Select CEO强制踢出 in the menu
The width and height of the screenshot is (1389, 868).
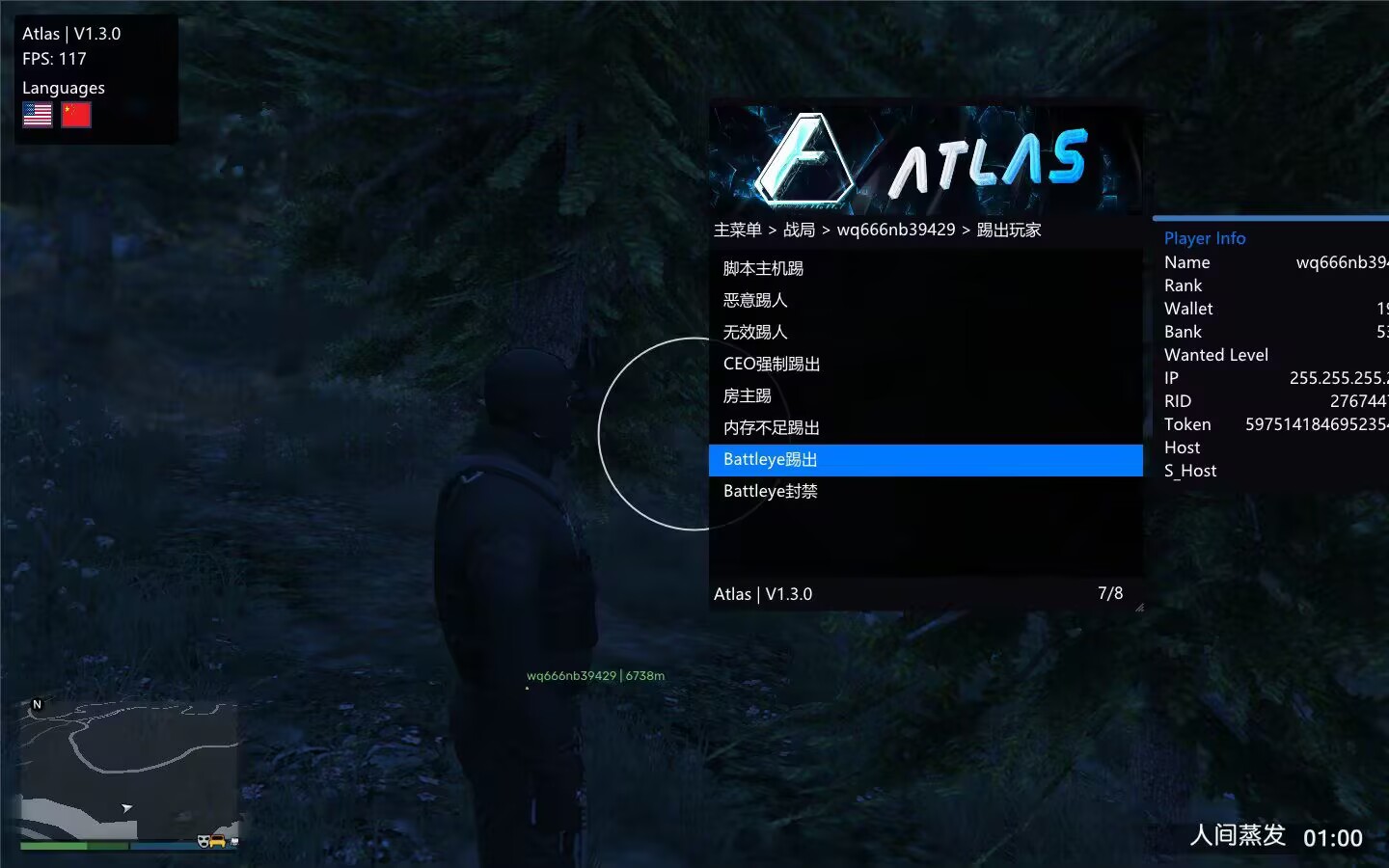772,364
